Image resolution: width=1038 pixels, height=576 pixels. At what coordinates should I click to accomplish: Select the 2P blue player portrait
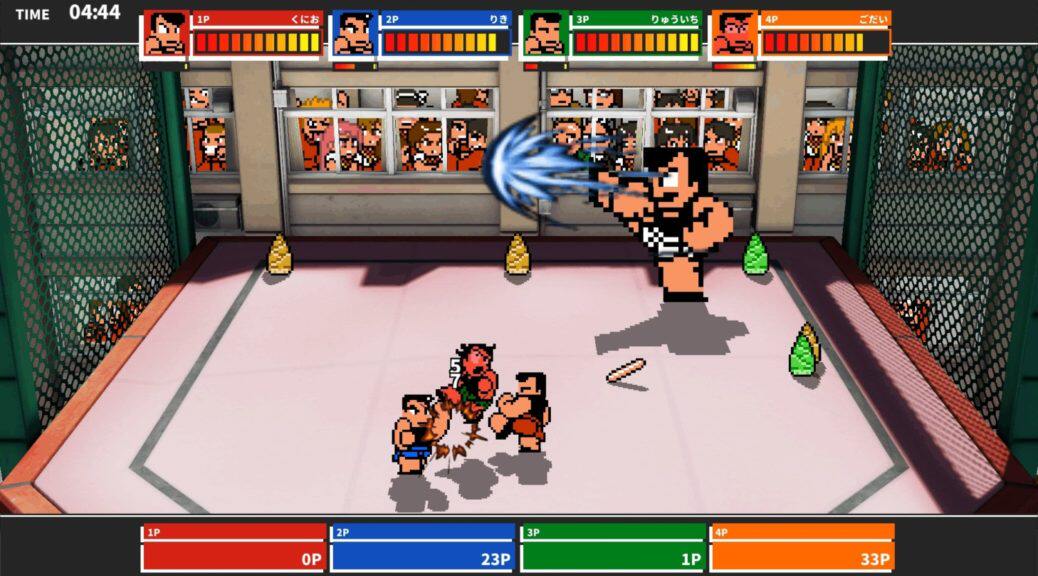[354, 34]
